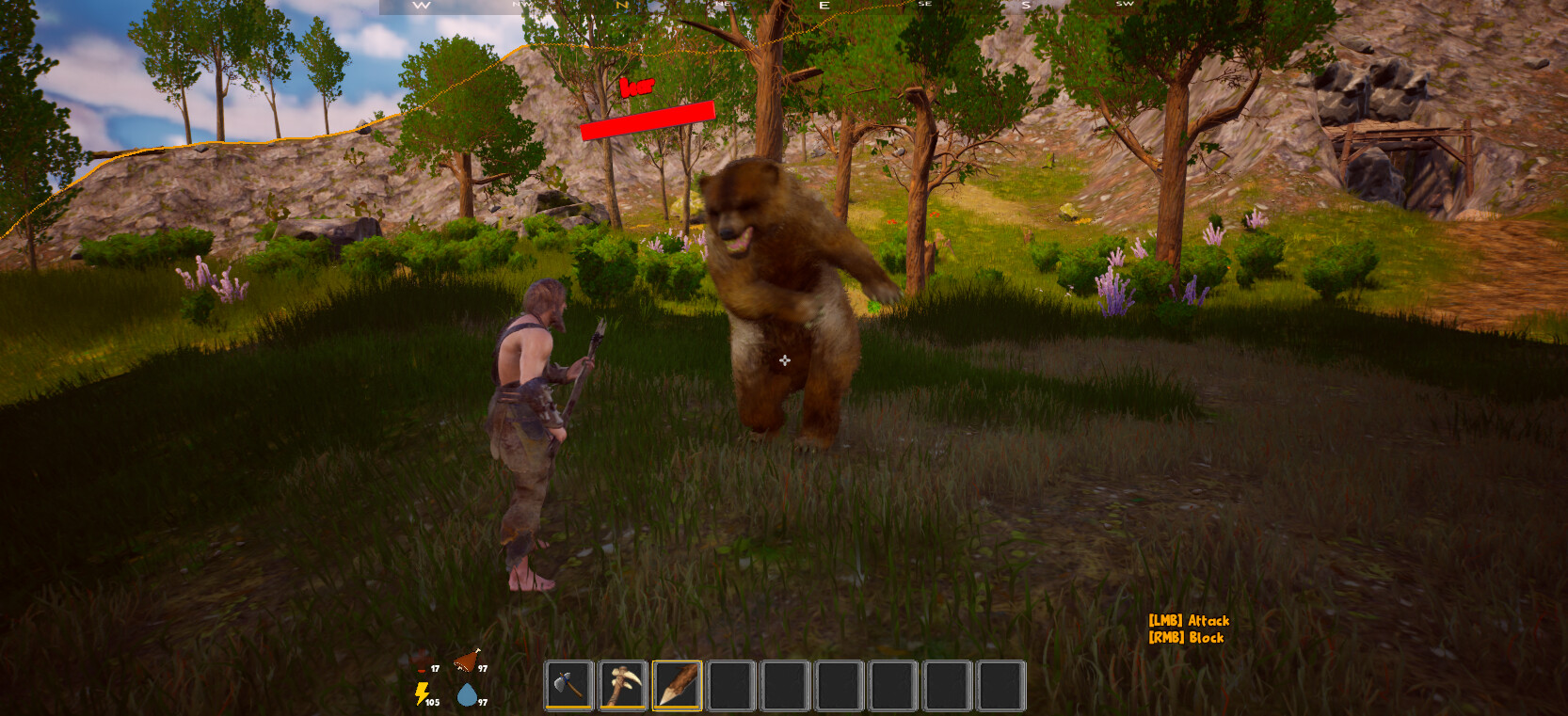The image size is (1568, 716).
Task: Select the bone club in hotbar slot two
Action: pyautogui.click(x=623, y=685)
